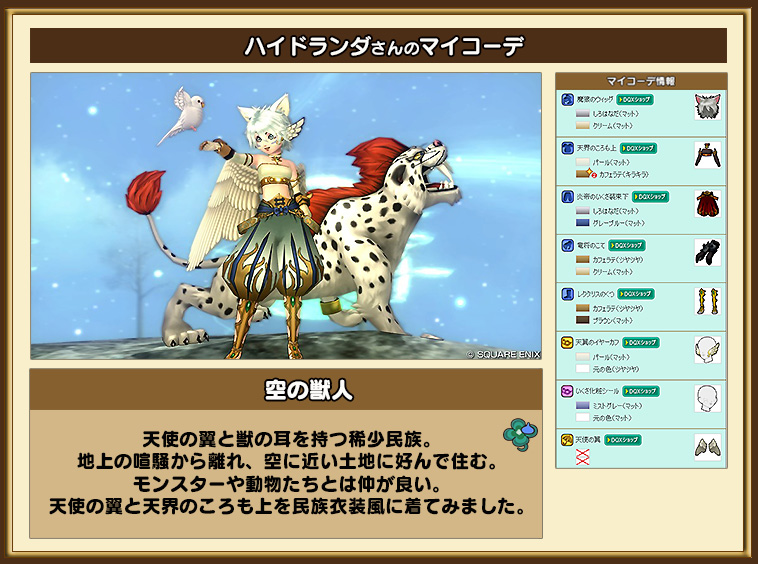Open DQX Shop link for 竜将のこて
758x564 pixels.
(627, 245)
